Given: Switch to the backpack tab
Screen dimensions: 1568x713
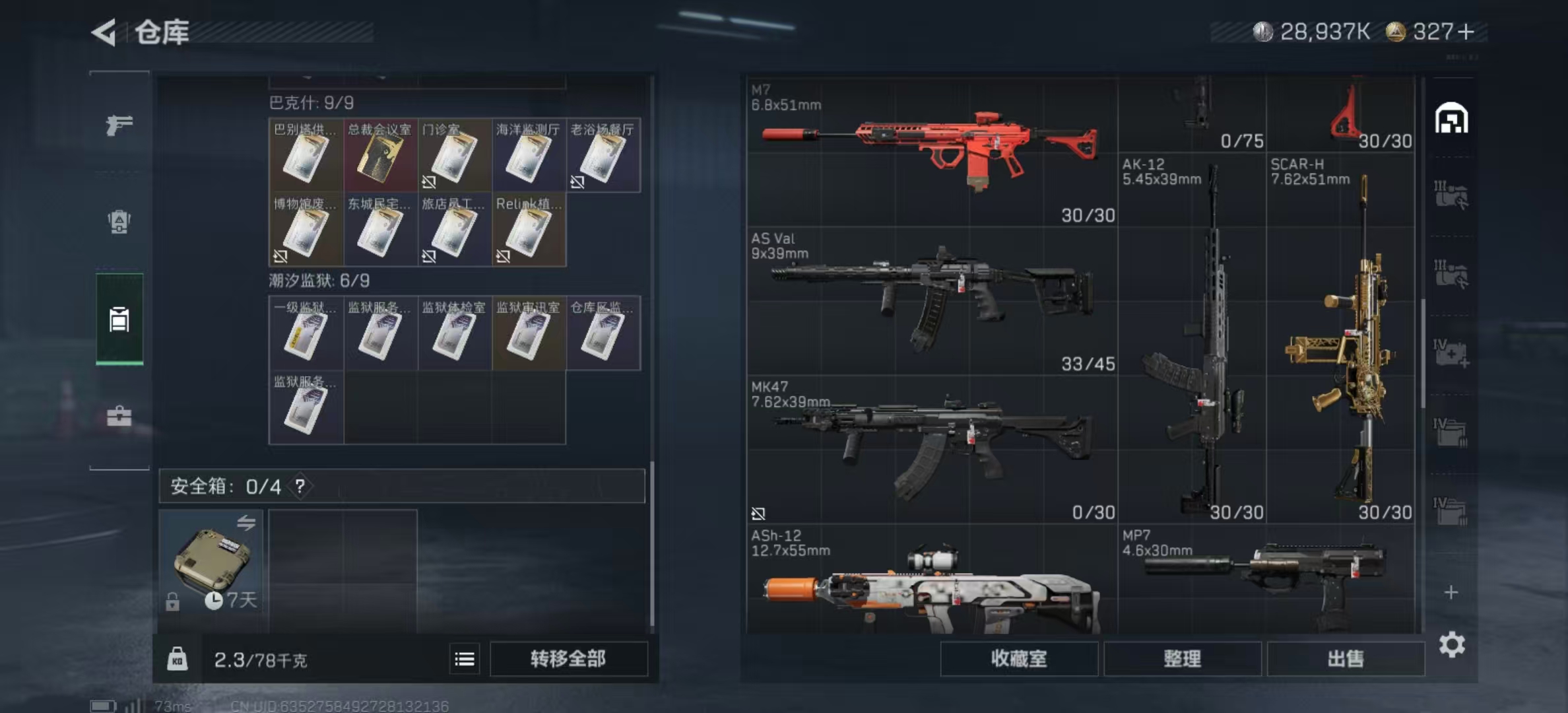Looking at the screenshot, I should (x=119, y=222).
